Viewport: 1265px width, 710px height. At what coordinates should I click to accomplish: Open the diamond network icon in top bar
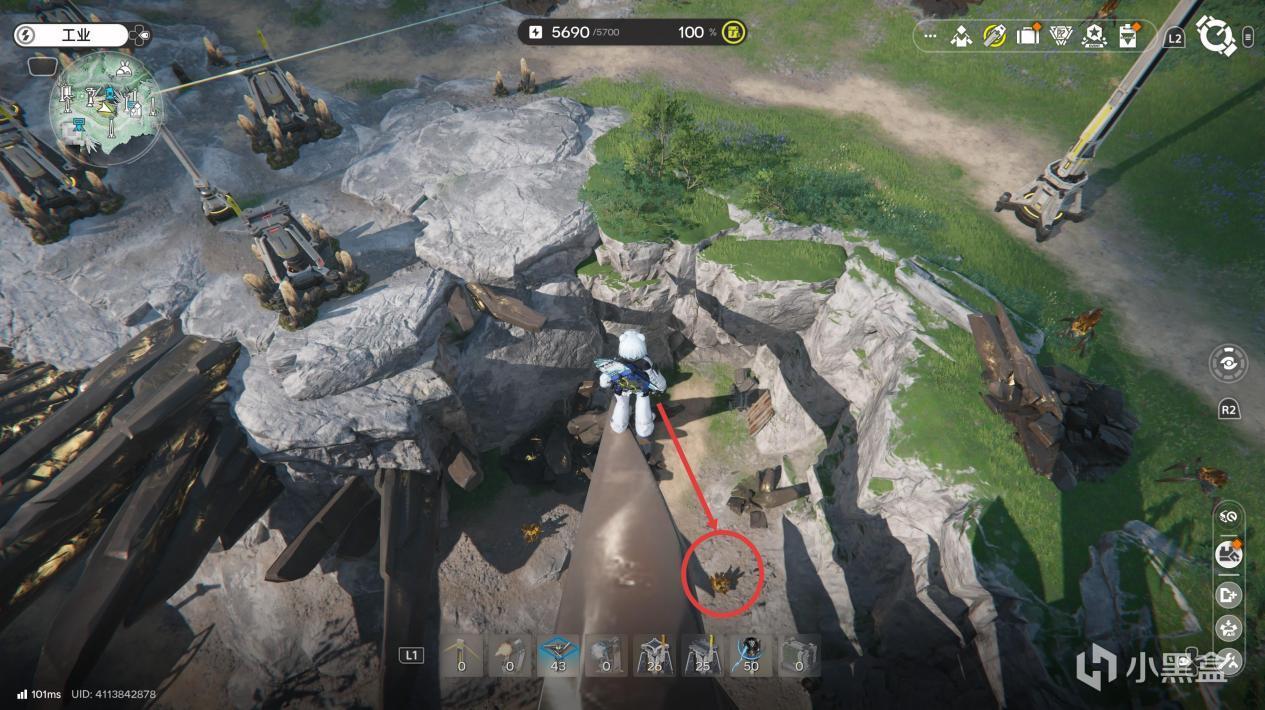point(962,37)
